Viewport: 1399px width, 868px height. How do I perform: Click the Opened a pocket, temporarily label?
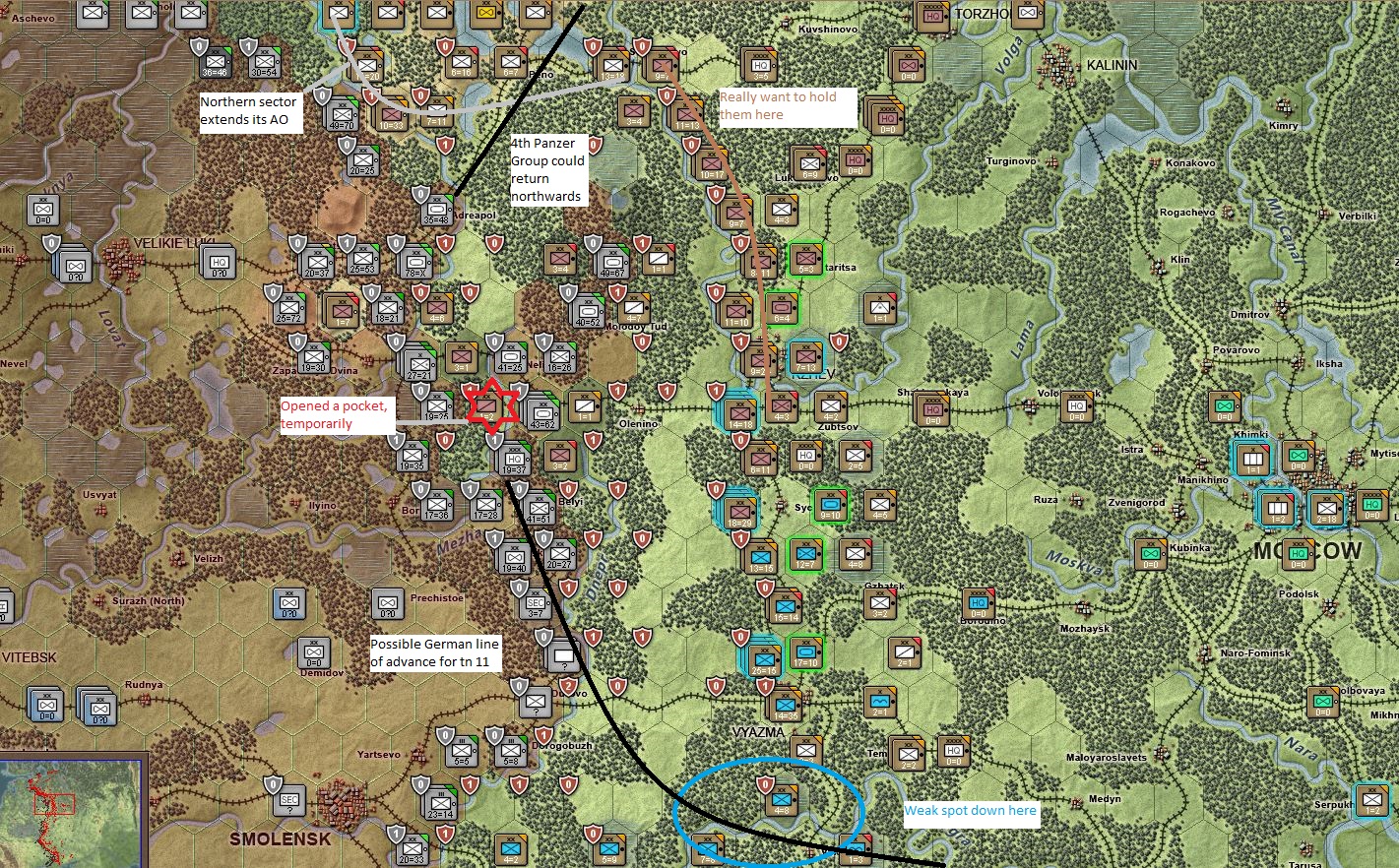pyautogui.click(x=336, y=413)
